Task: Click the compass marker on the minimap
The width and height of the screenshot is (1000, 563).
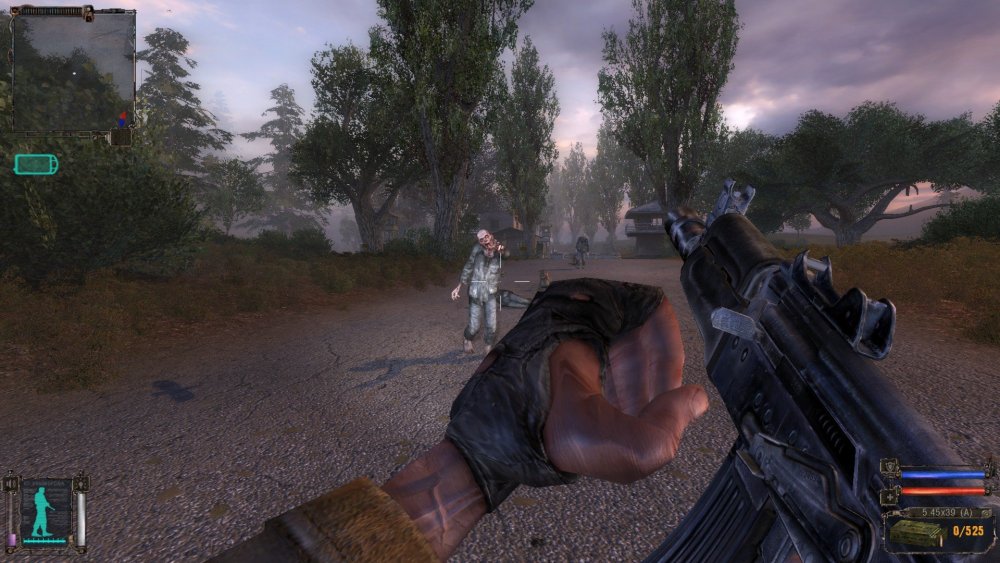Action: point(123,118)
